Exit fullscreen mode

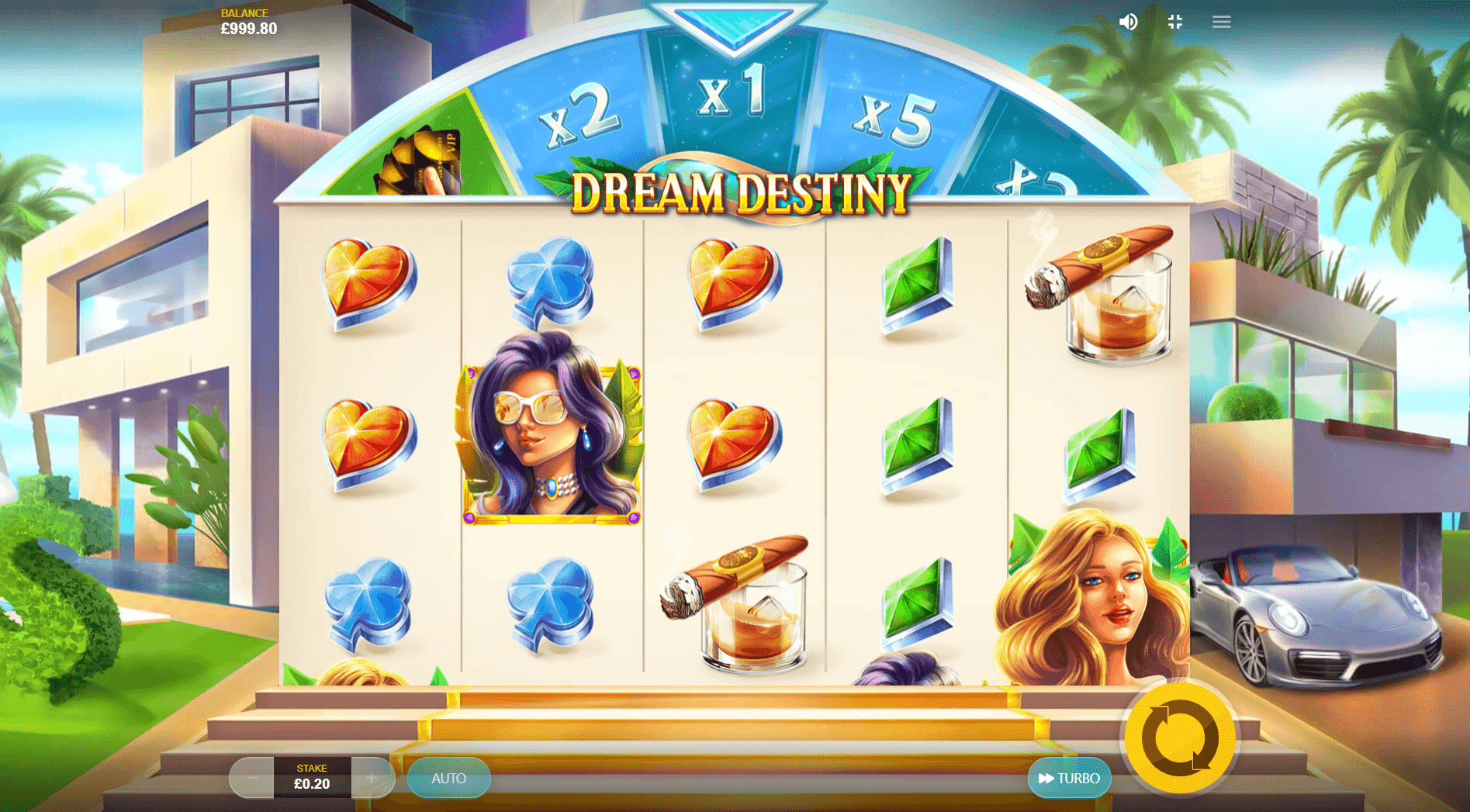(1175, 22)
